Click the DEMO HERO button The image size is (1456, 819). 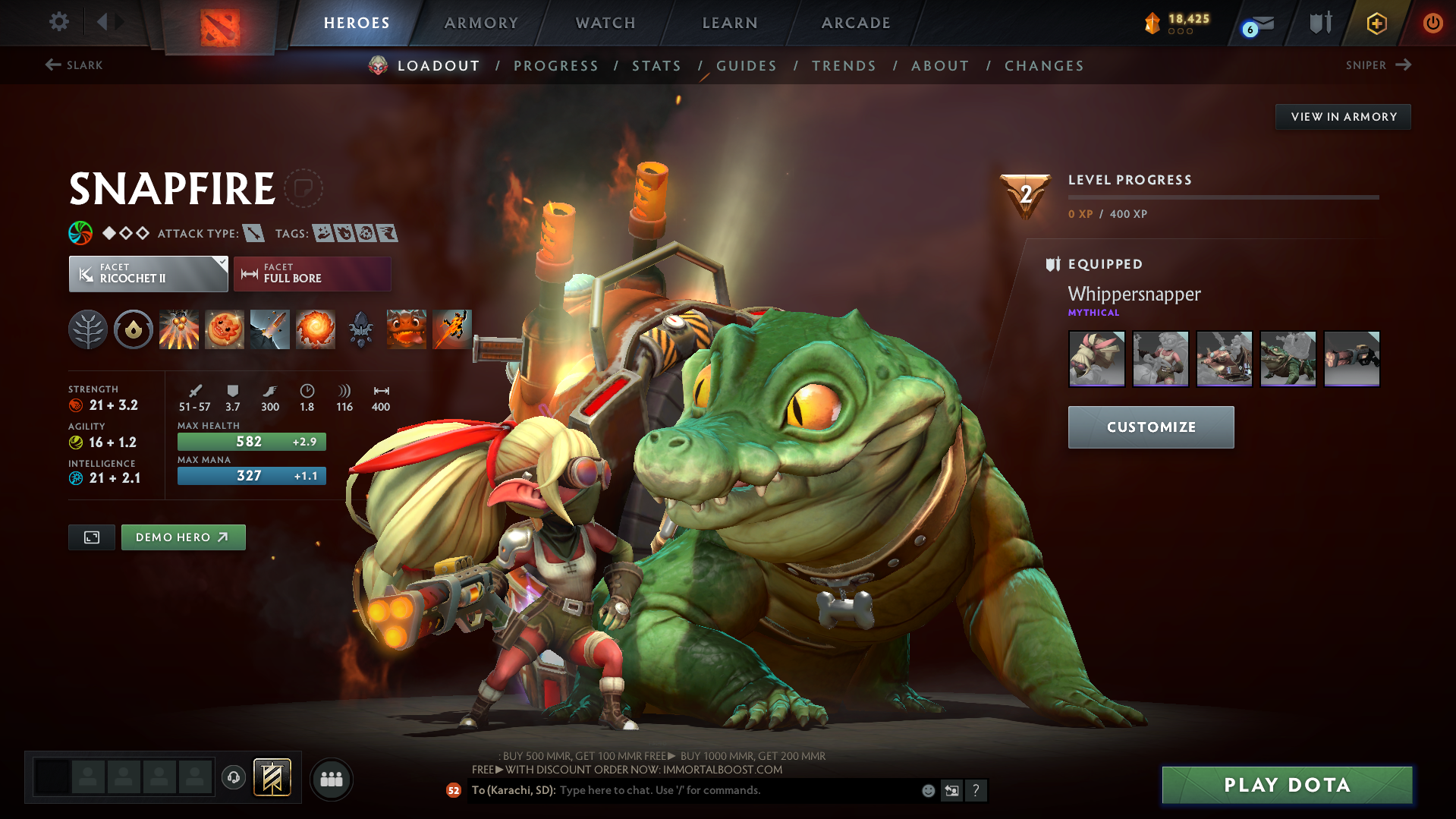tap(183, 537)
